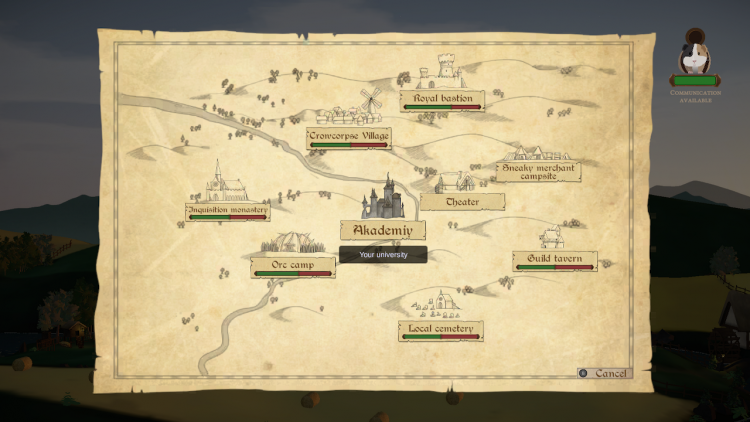Click the Inquisition monastery marker
This screenshot has width=750, height=422.
pyautogui.click(x=227, y=211)
